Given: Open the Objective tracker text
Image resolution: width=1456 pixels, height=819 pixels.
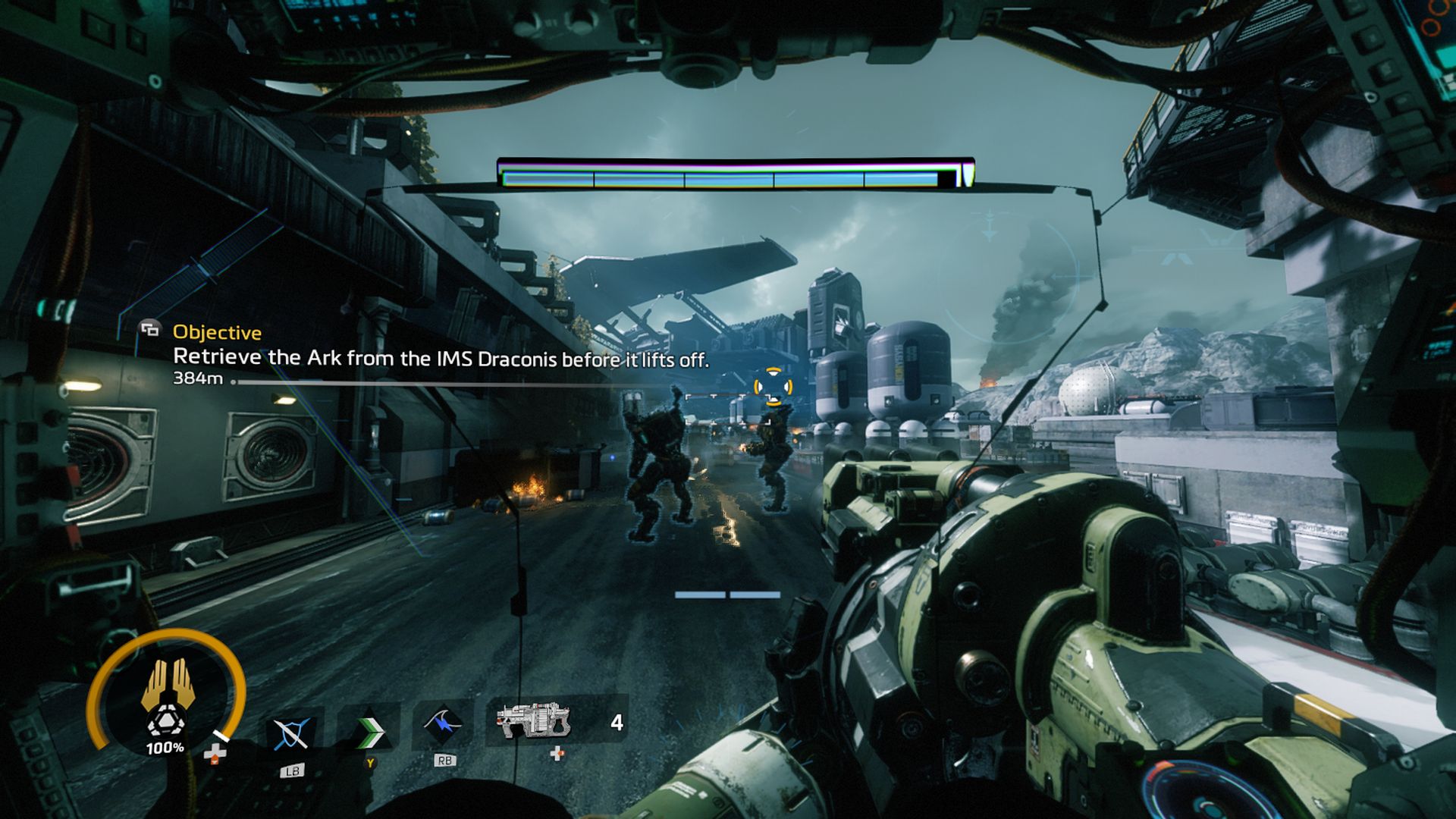Looking at the screenshot, I should coord(217,332).
